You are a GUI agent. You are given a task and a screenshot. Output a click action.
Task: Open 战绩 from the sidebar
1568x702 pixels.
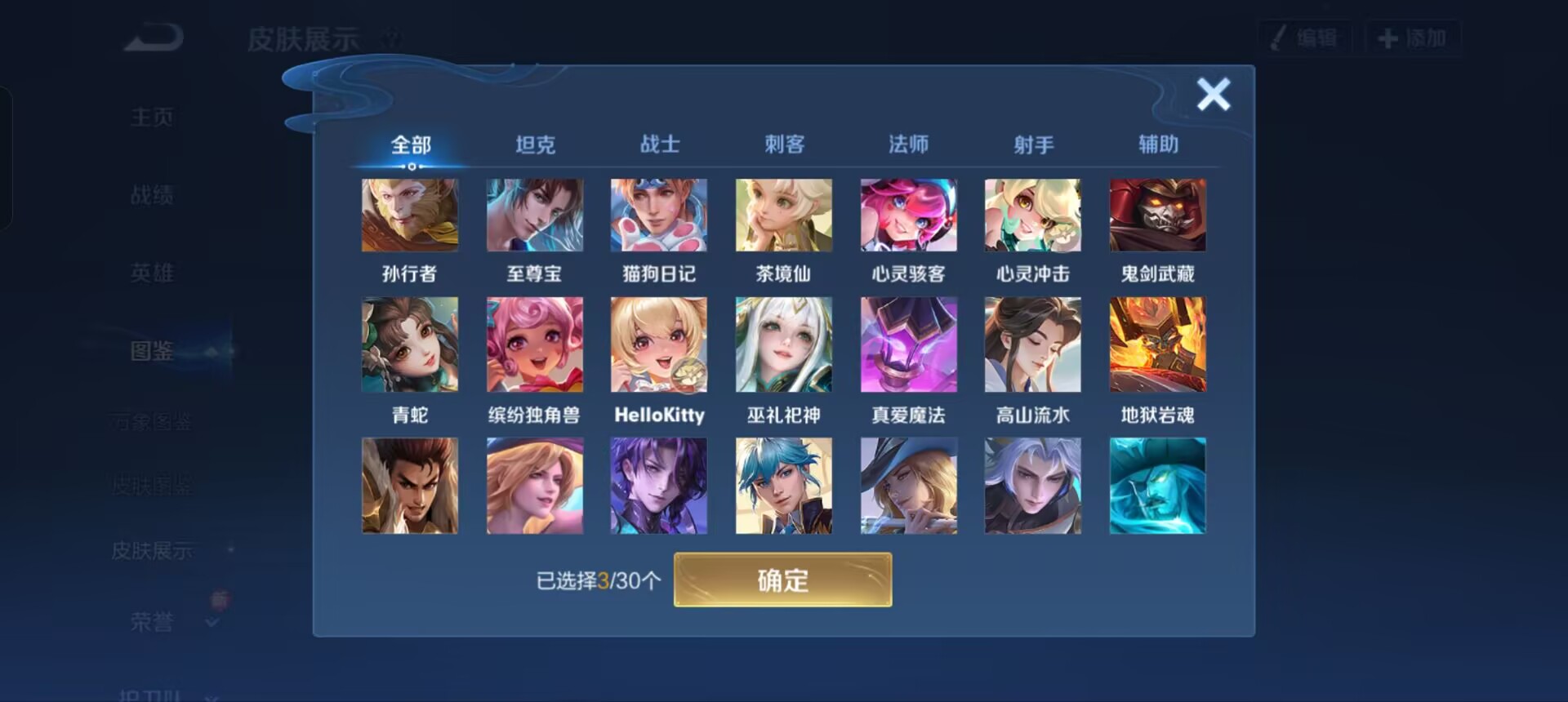[x=152, y=194]
